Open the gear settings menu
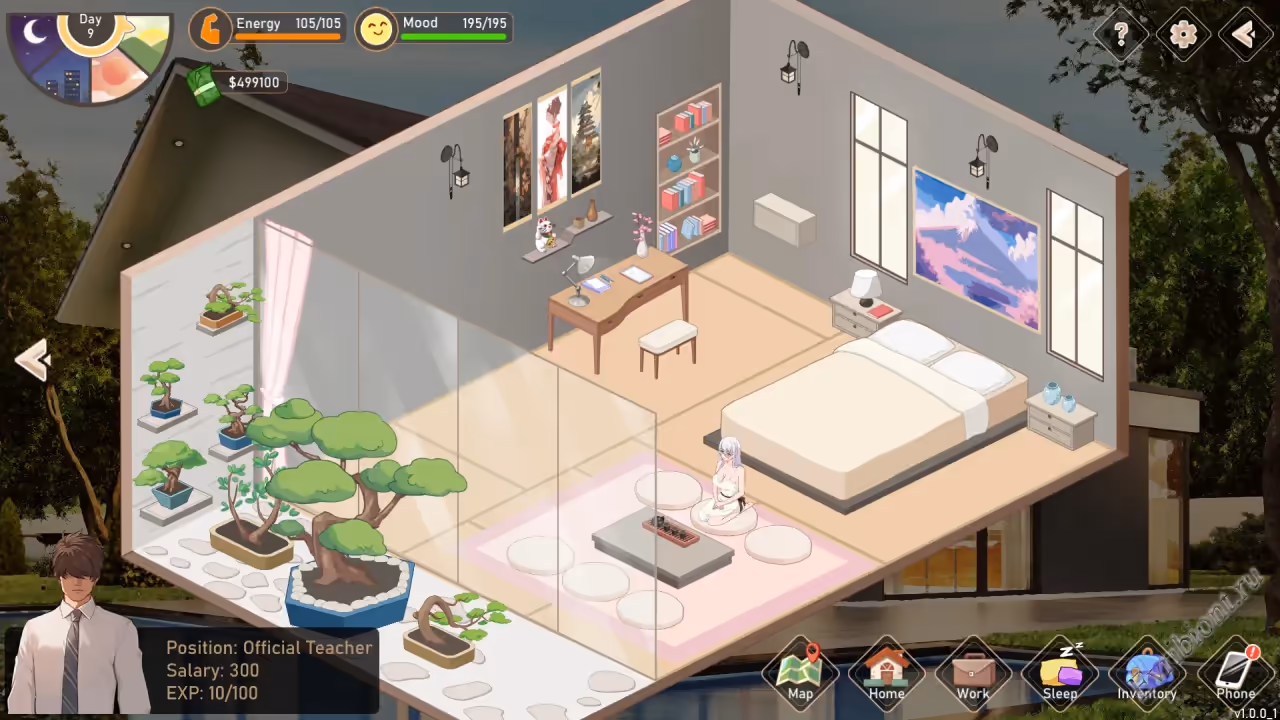 (x=1183, y=35)
